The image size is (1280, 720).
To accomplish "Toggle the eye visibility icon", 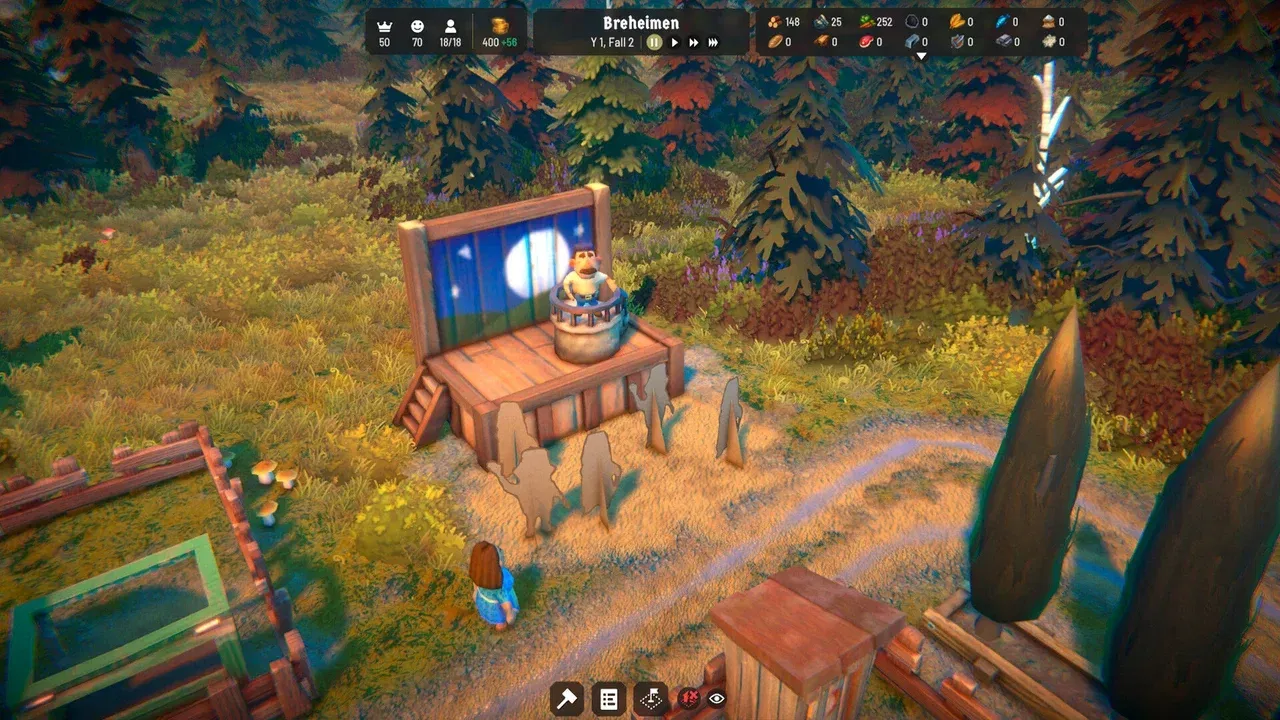I will point(716,701).
